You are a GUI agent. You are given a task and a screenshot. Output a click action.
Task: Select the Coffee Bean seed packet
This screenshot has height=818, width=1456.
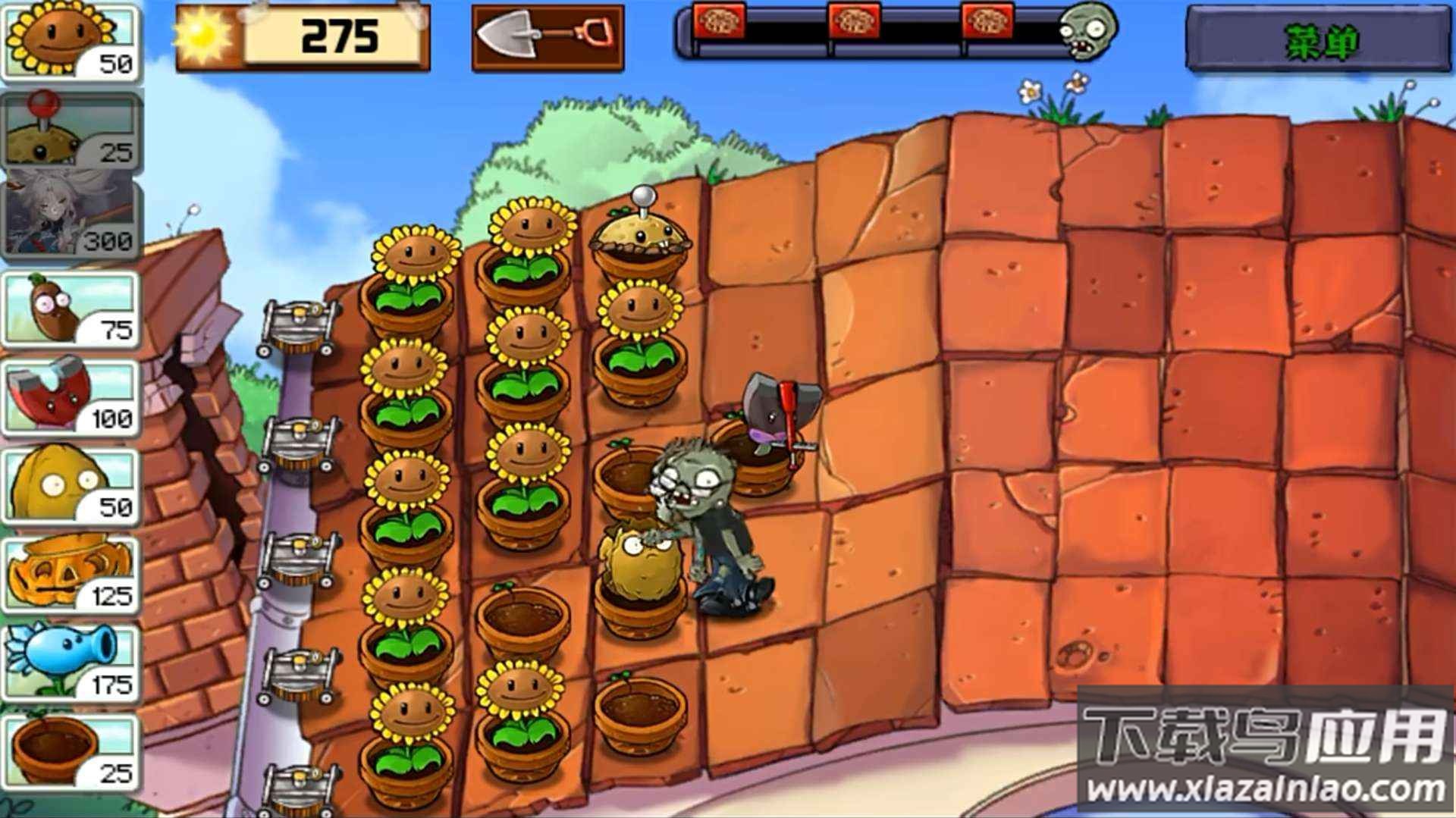[x=71, y=309]
